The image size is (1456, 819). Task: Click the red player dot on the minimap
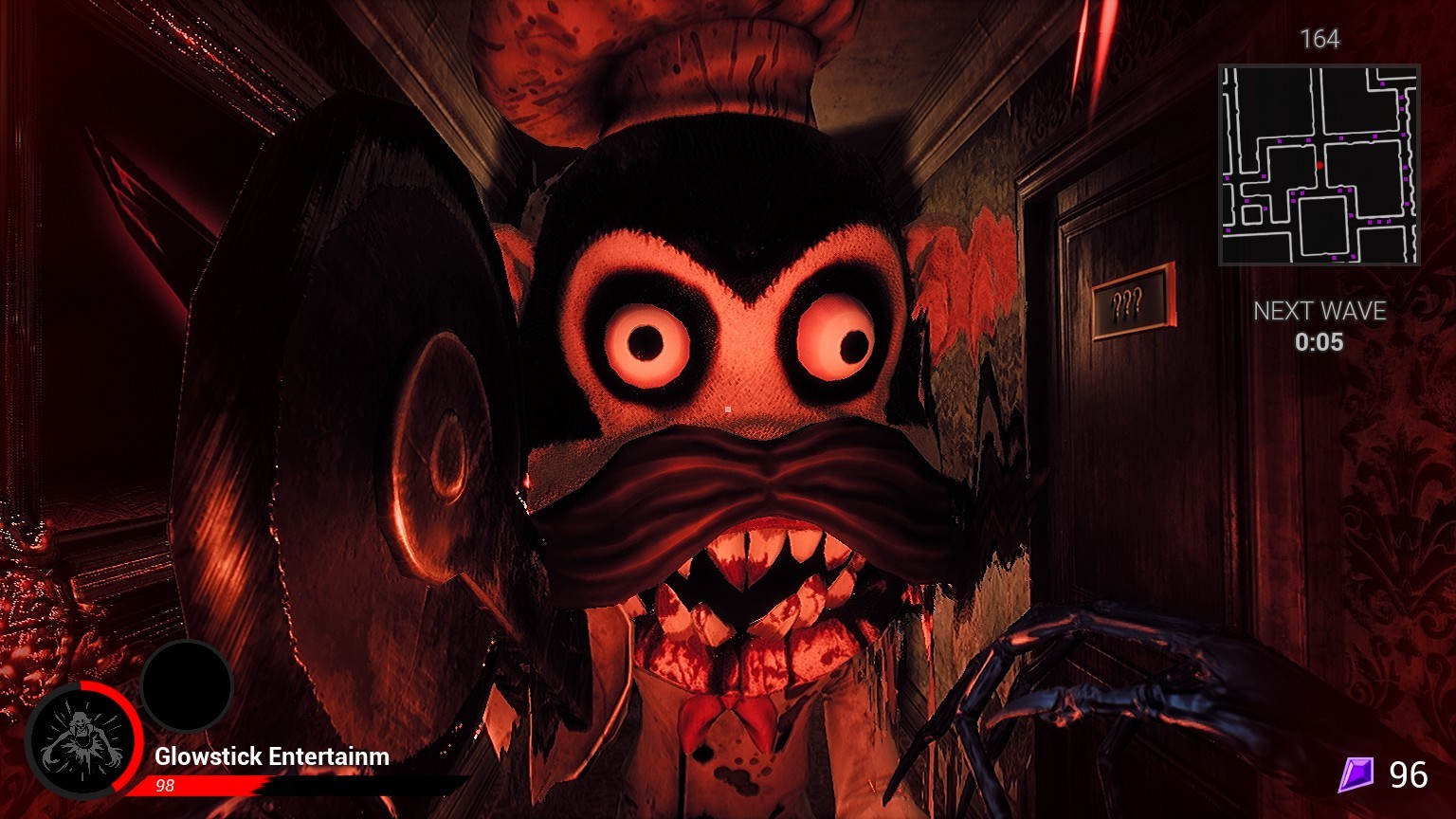click(x=1319, y=163)
